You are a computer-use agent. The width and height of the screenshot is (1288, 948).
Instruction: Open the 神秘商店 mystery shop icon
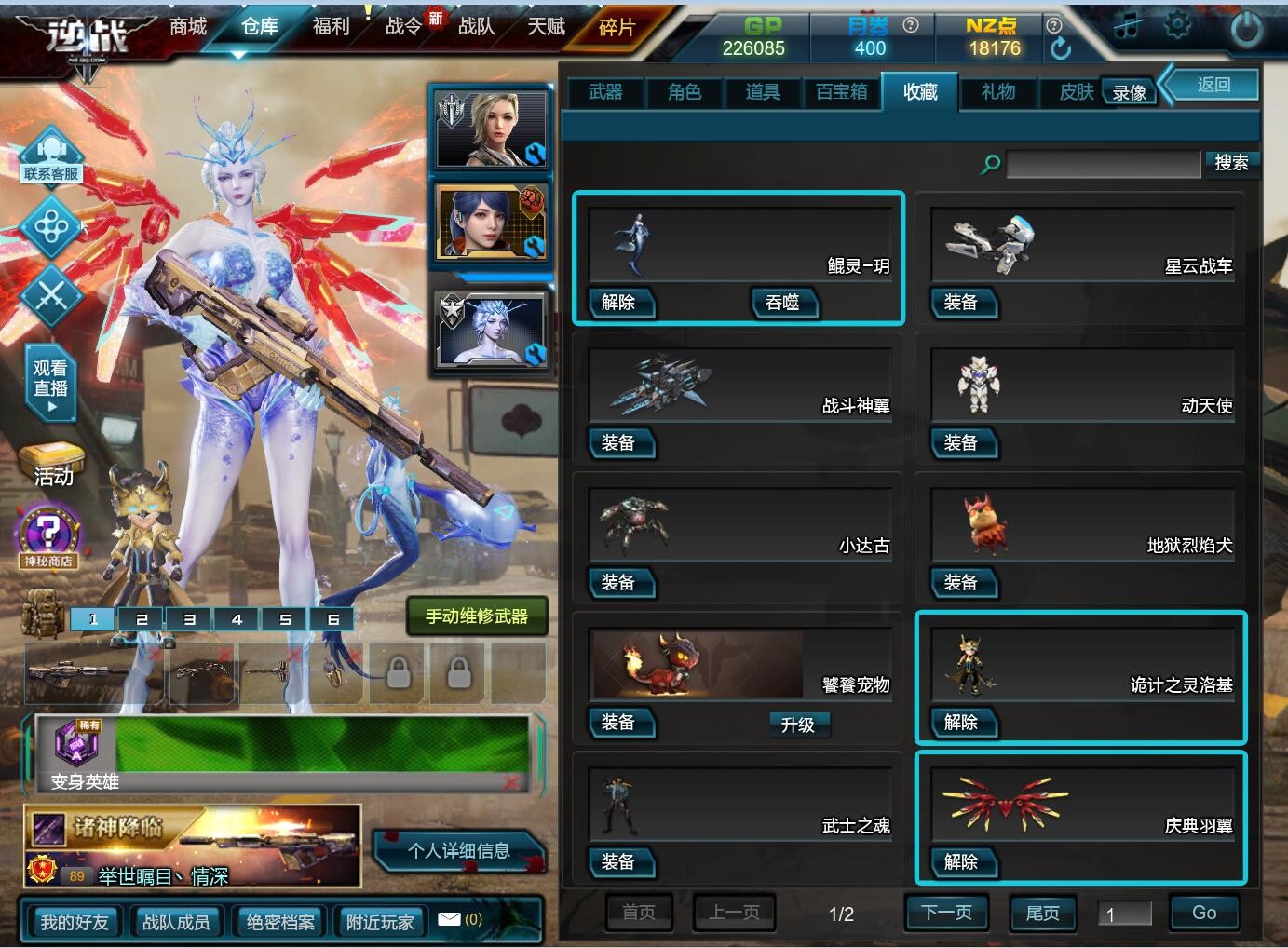47,539
